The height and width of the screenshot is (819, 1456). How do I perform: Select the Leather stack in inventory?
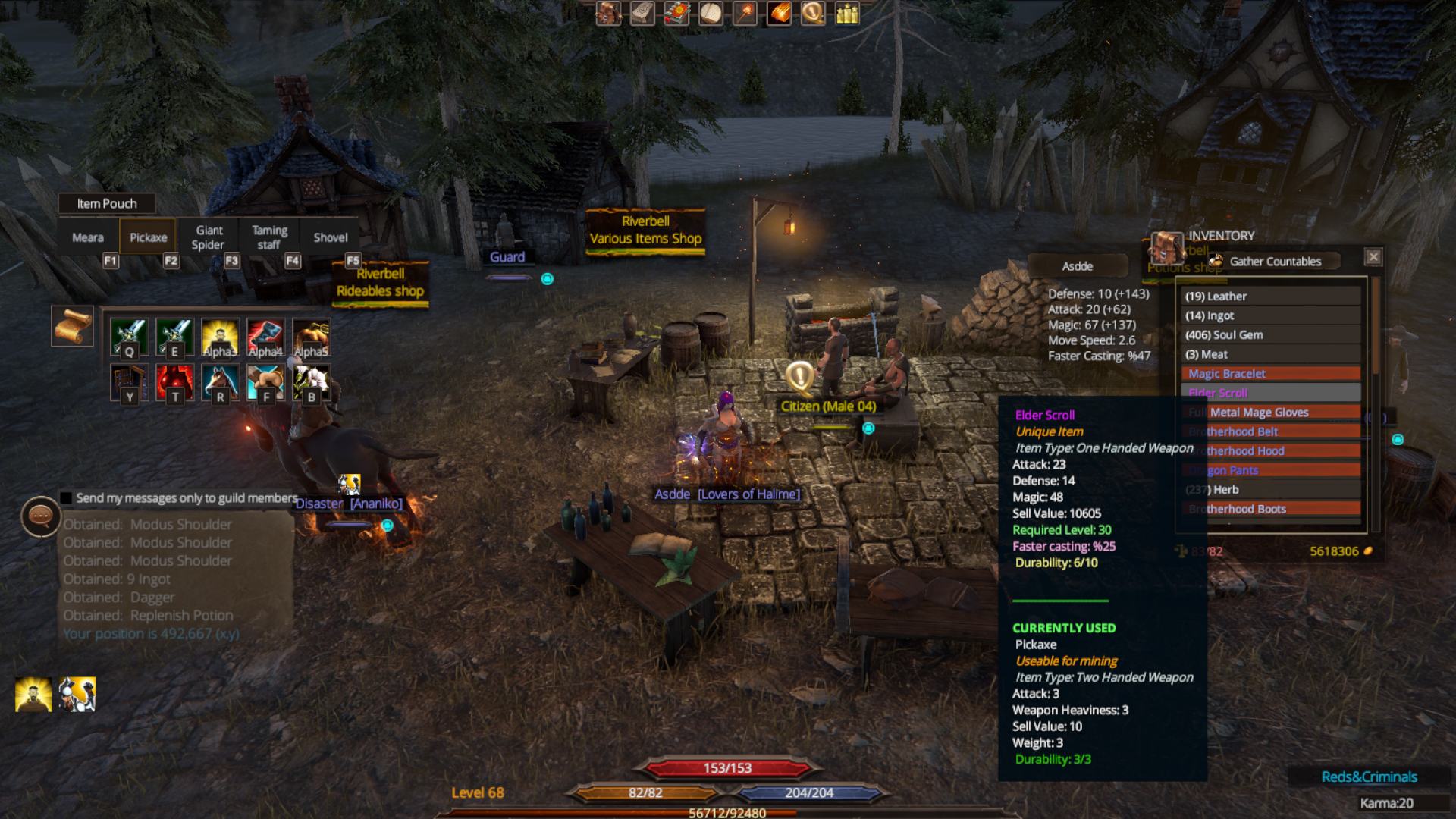click(1271, 297)
